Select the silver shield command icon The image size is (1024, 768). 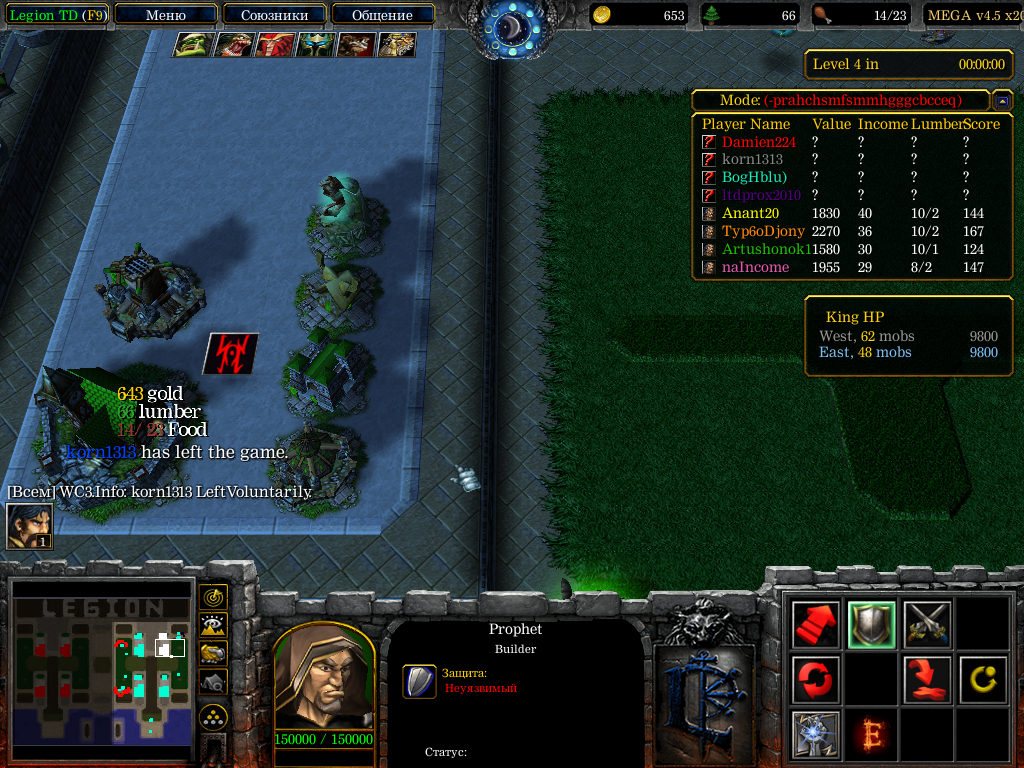pyautogui.click(x=871, y=625)
